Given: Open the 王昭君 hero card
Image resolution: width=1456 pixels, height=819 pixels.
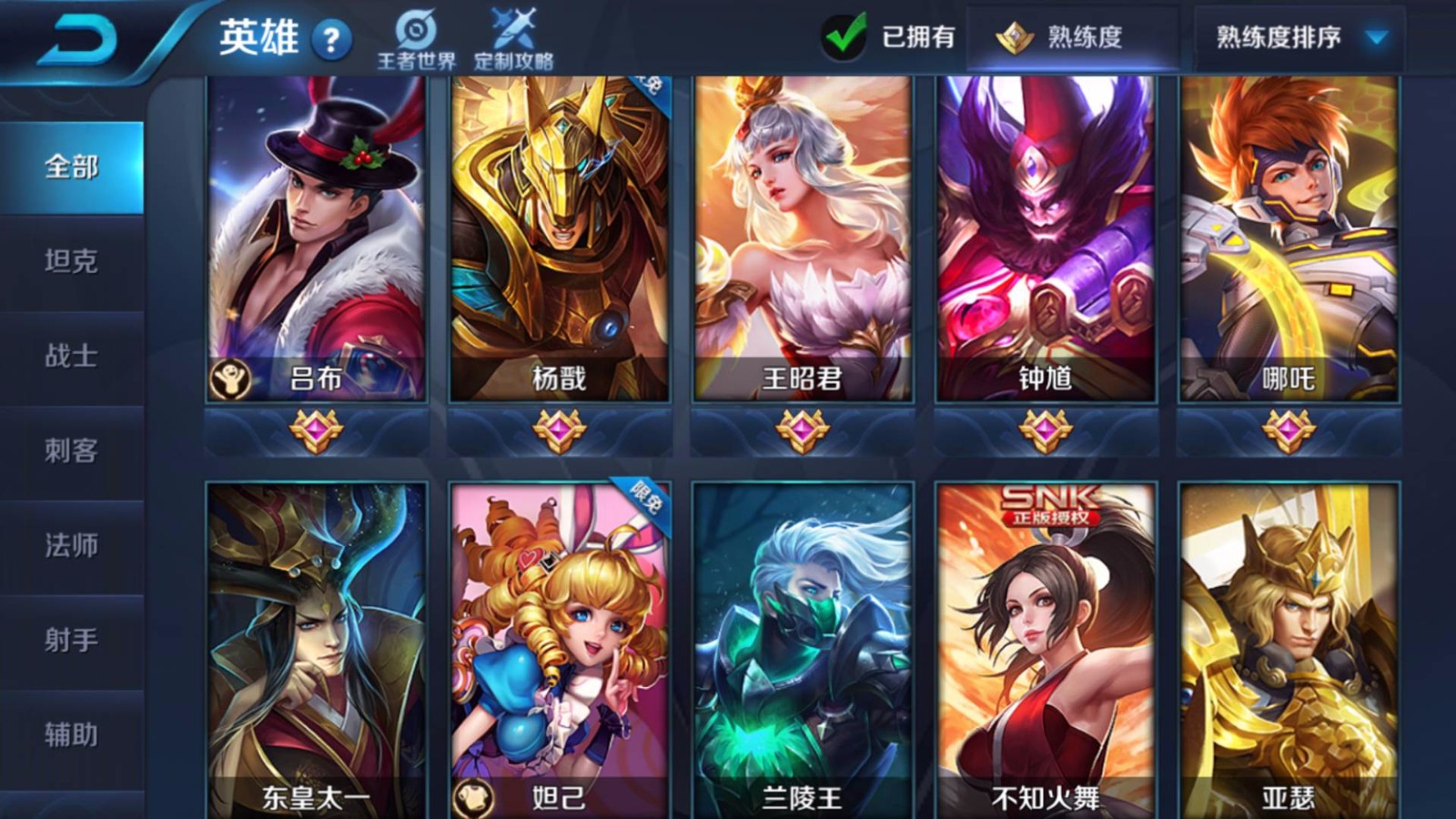Looking at the screenshot, I should point(802,238).
